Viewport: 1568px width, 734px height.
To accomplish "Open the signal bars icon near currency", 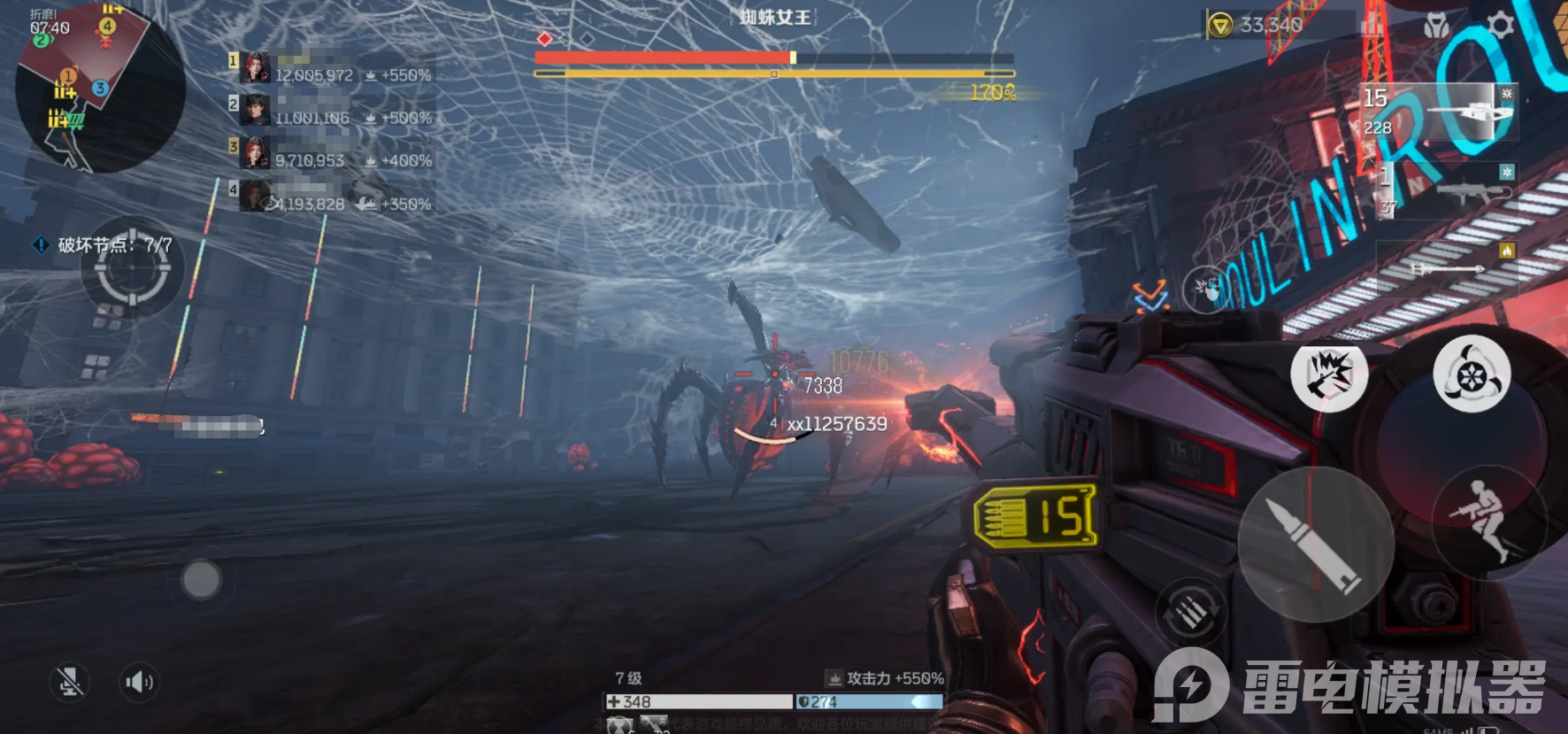I will coord(1372,25).
